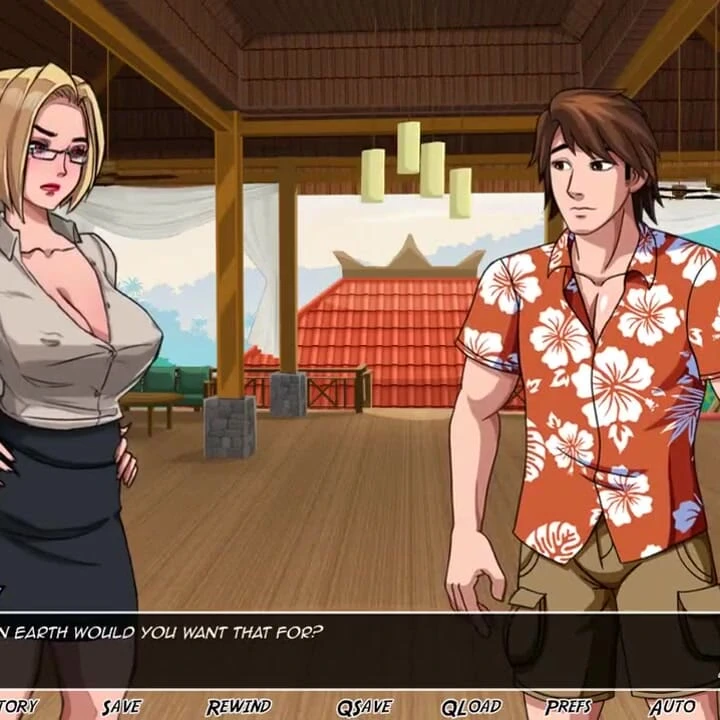Quick save with the QSave button
The height and width of the screenshot is (720, 720).
[x=364, y=706]
